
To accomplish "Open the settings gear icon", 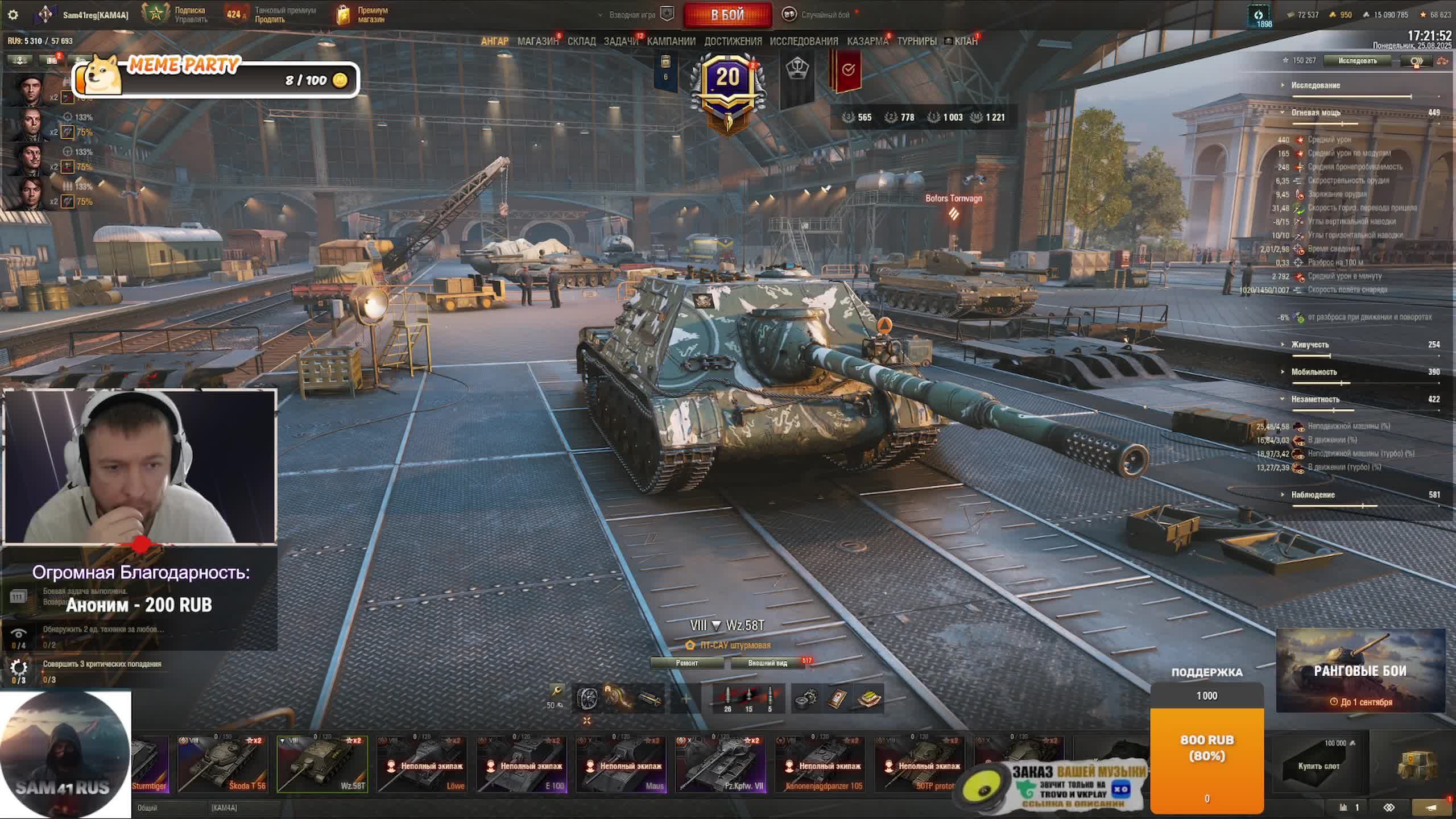I will coord(13,15).
